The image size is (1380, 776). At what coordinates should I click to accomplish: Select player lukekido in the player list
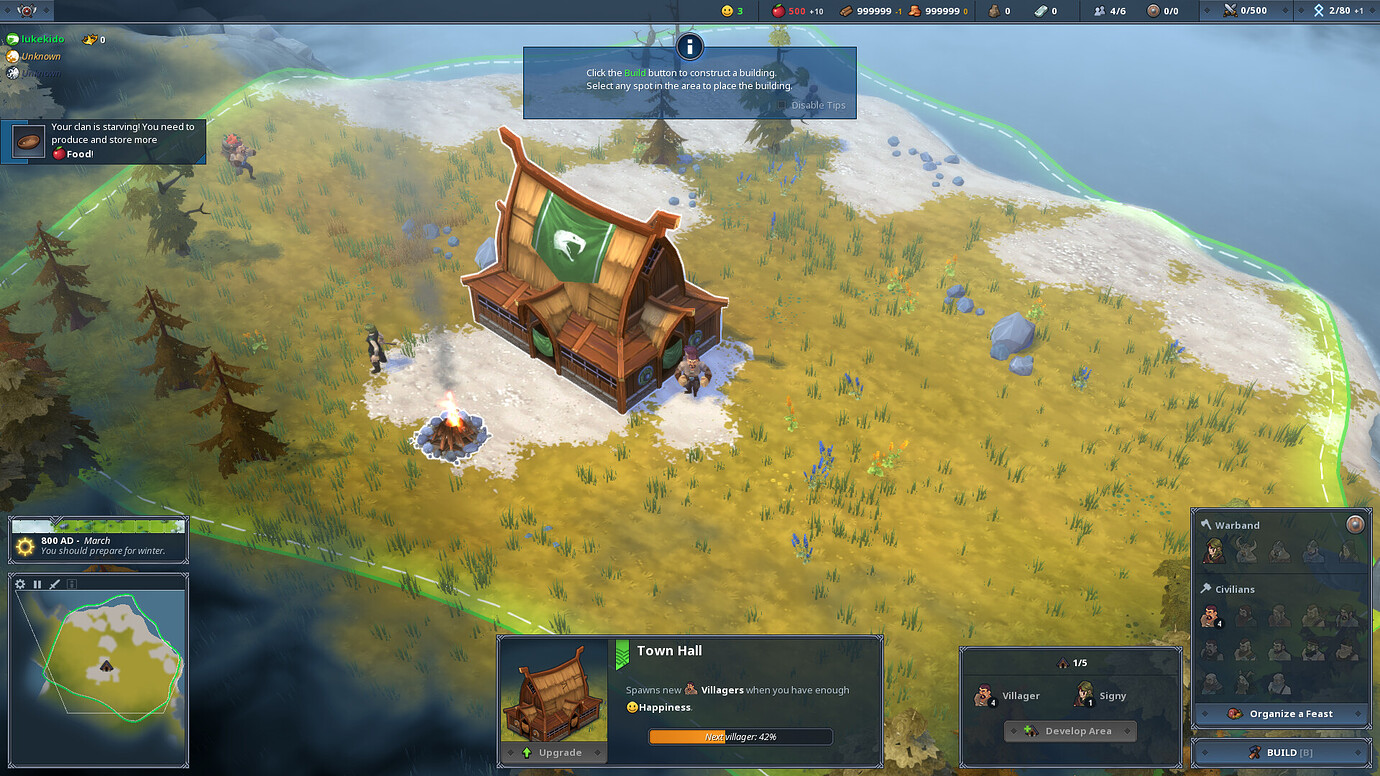click(x=42, y=39)
